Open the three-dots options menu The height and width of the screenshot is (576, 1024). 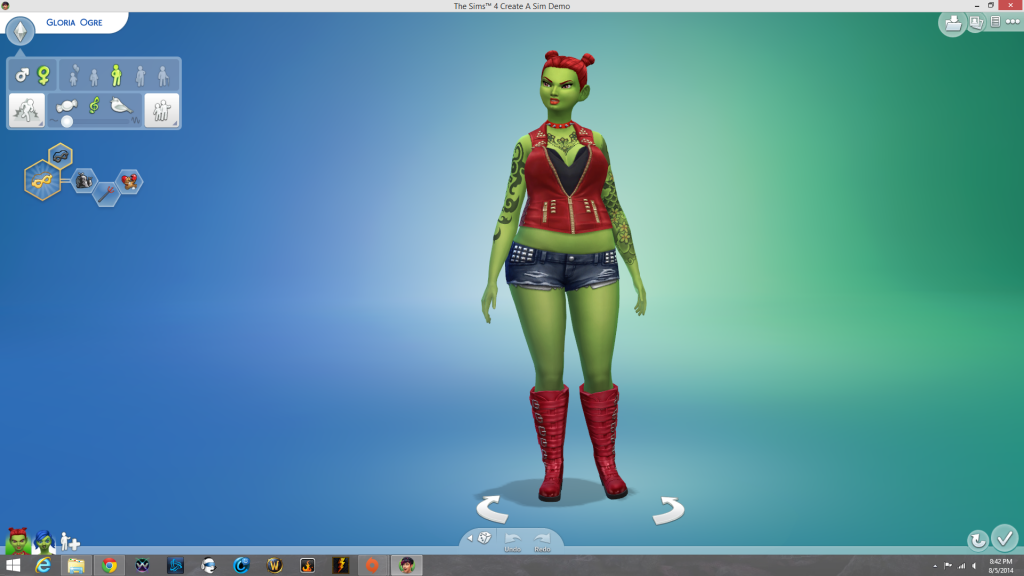click(x=1011, y=21)
